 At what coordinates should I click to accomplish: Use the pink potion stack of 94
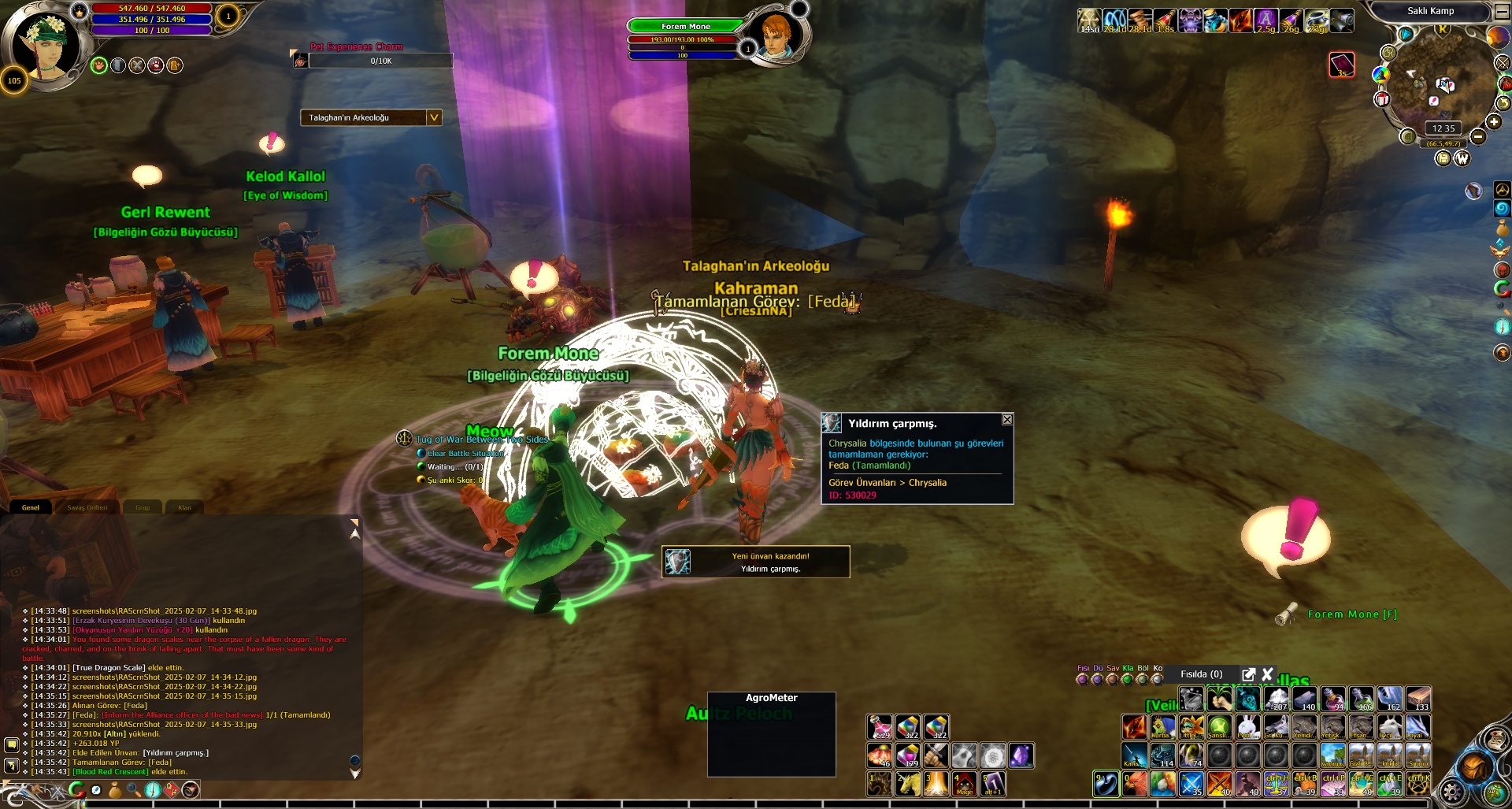coord(1332,699)
